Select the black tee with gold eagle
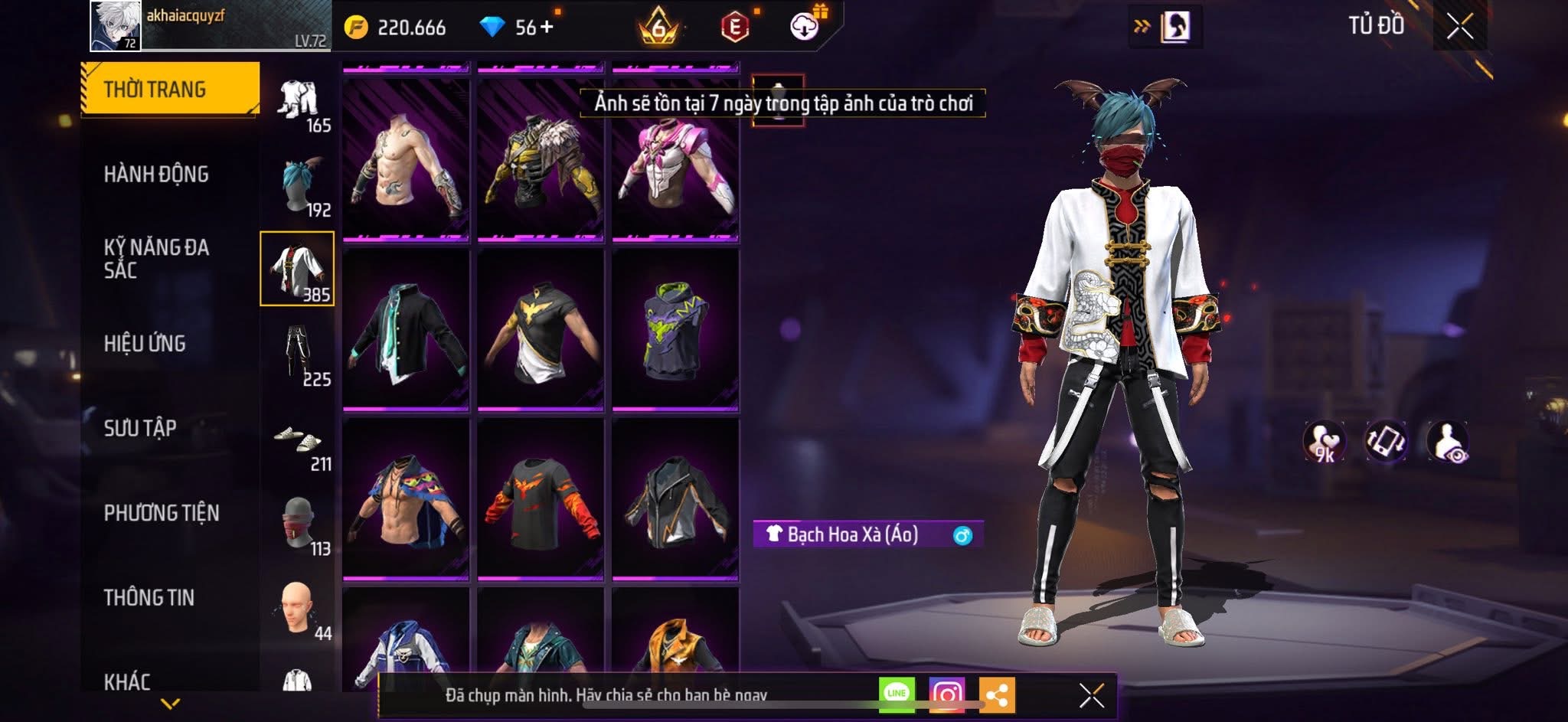Viewport: 1568px width, 722px height. point(541,331)
